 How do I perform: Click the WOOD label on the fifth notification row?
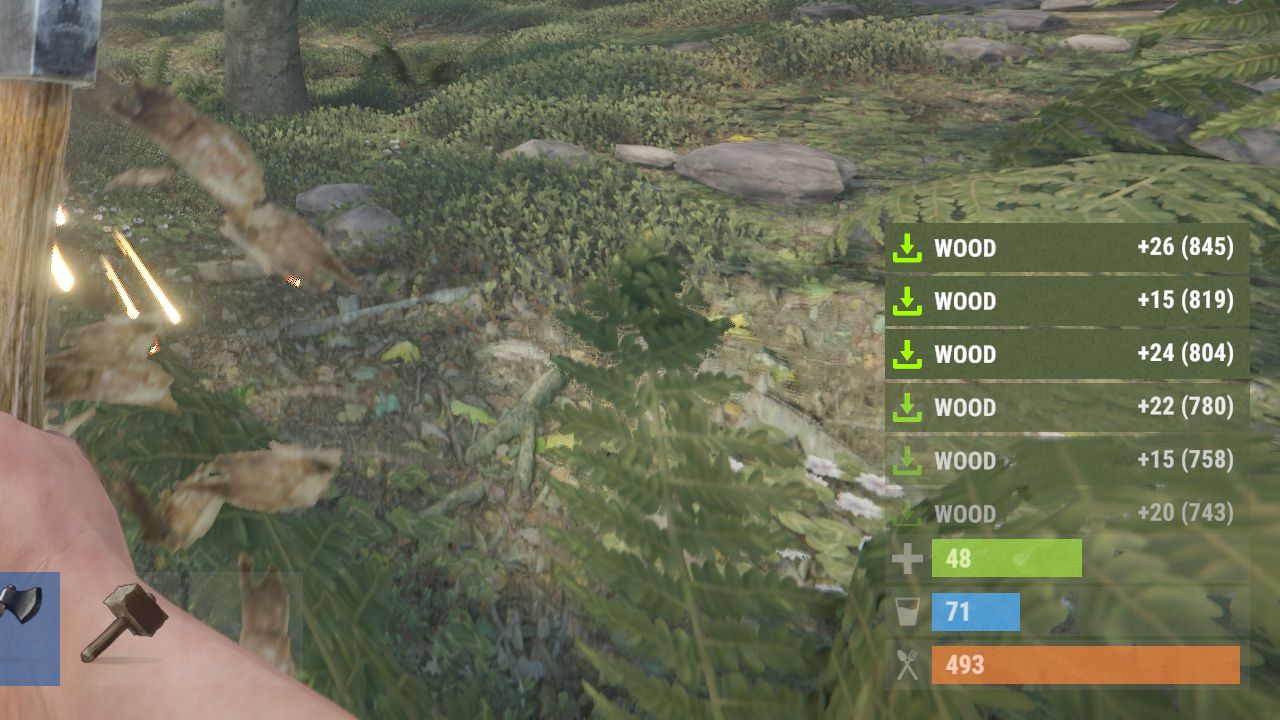(x=963, y=460)
